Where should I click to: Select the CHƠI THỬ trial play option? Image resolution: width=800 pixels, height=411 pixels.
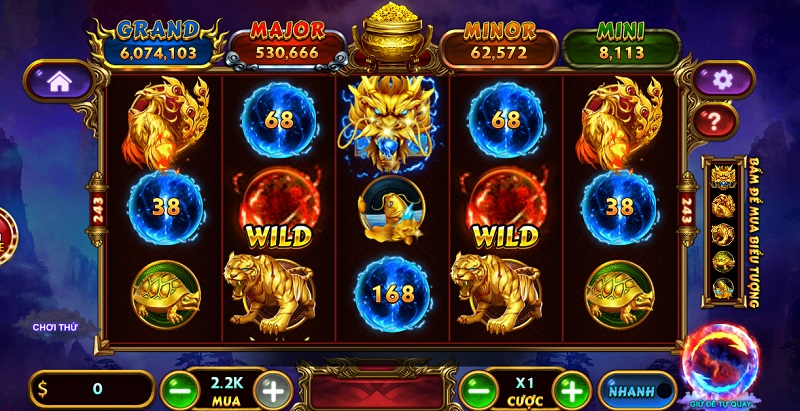(55, 327)
